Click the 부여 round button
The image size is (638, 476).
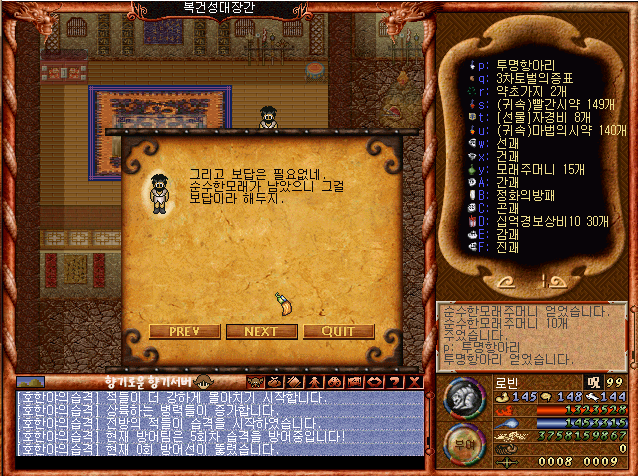coord(461,443)
